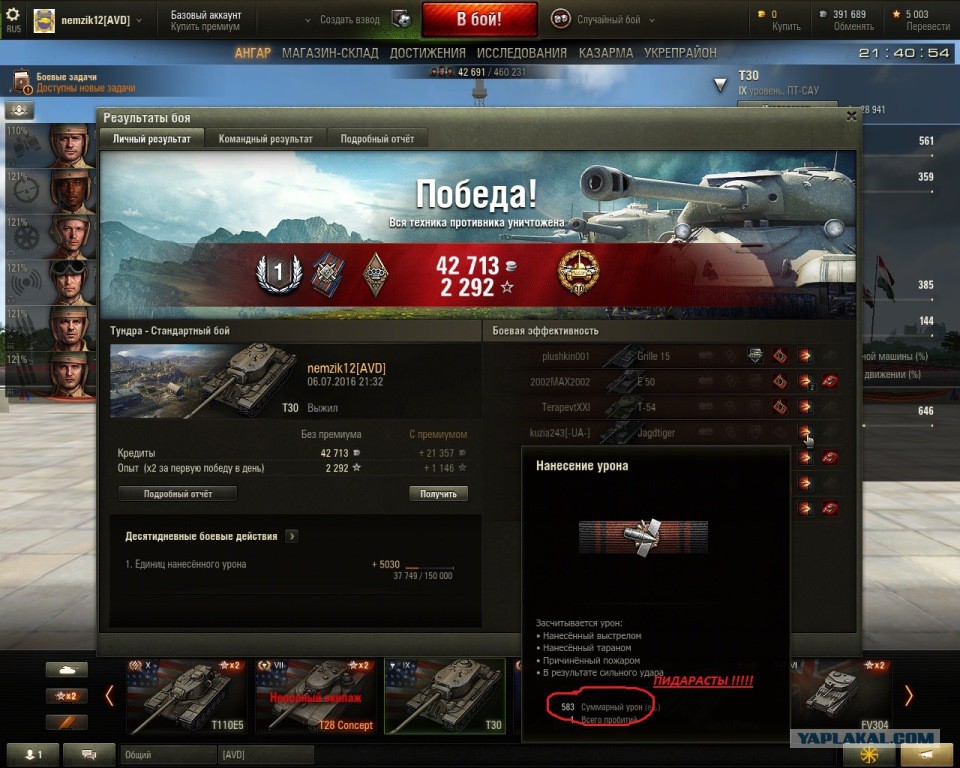The height and width of the screenshot is (768, 960).
Task: Go to the Достижения section
Action: click(x=427, y=53)
